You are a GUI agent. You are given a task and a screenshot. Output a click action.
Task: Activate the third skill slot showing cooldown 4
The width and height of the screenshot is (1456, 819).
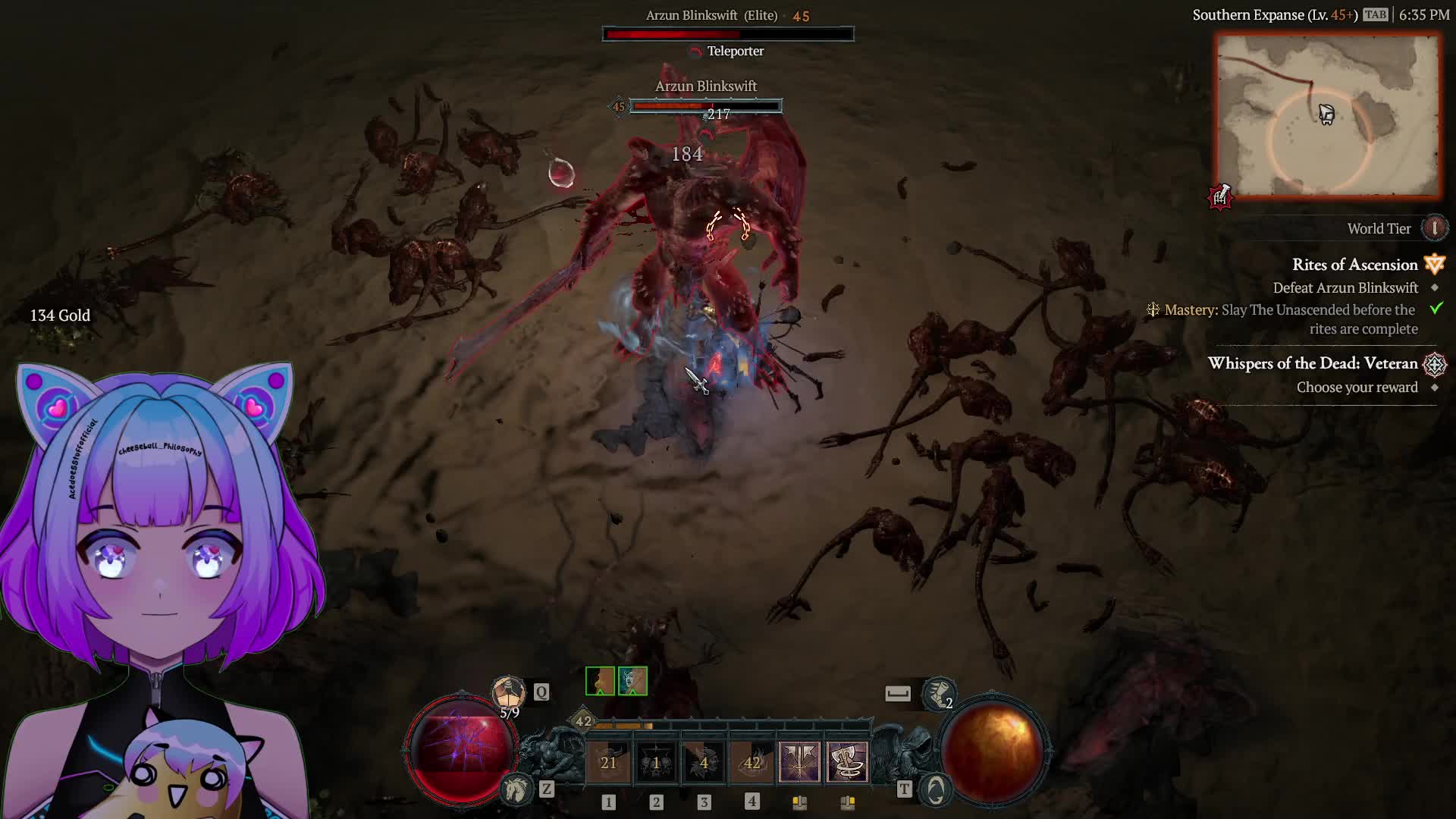coord(704,762)
